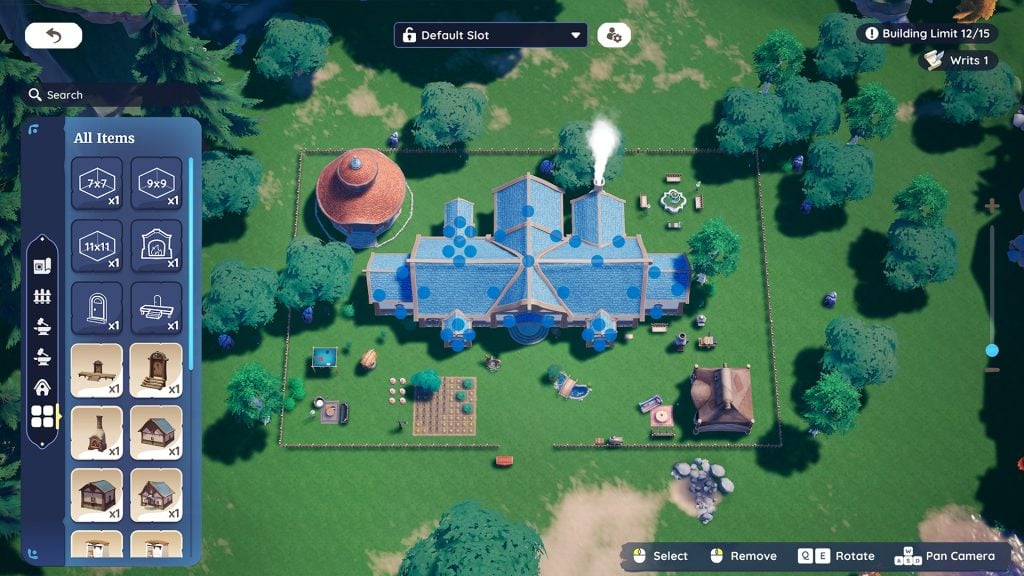
Task: Choose the tall wooden doorway with steps
Action: pos(156,370)
